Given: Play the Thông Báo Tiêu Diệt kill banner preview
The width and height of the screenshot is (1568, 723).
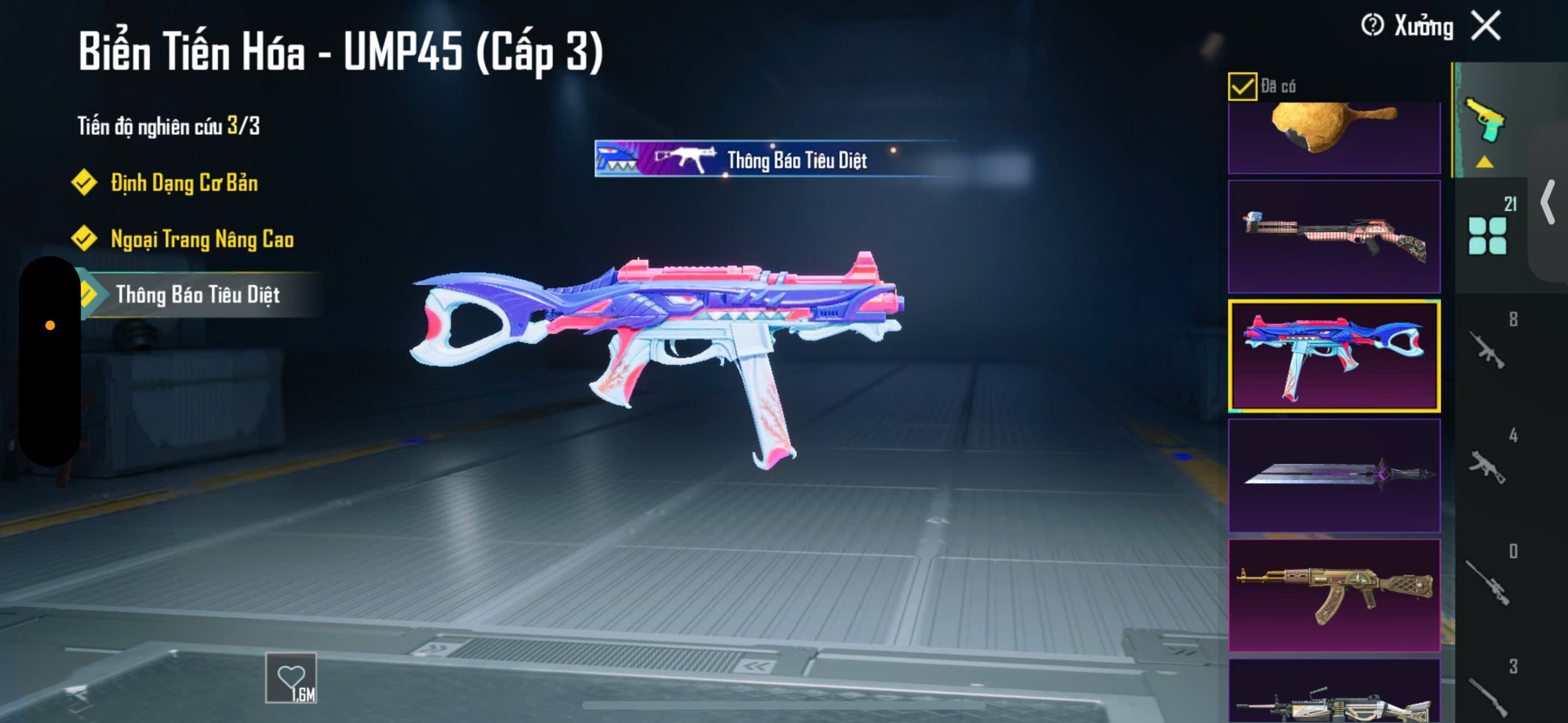Looking at the screenshot, I should click(775, 159).
